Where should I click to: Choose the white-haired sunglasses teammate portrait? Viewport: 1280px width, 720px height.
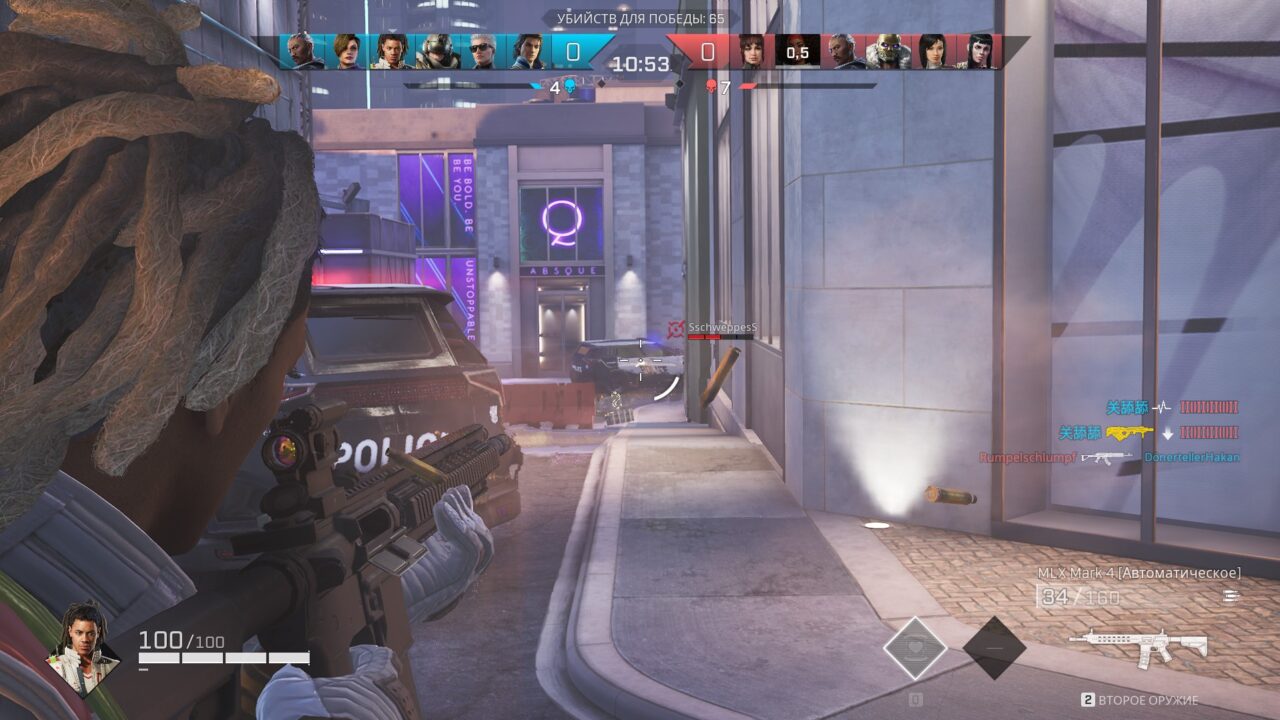[x=482, y=51]
